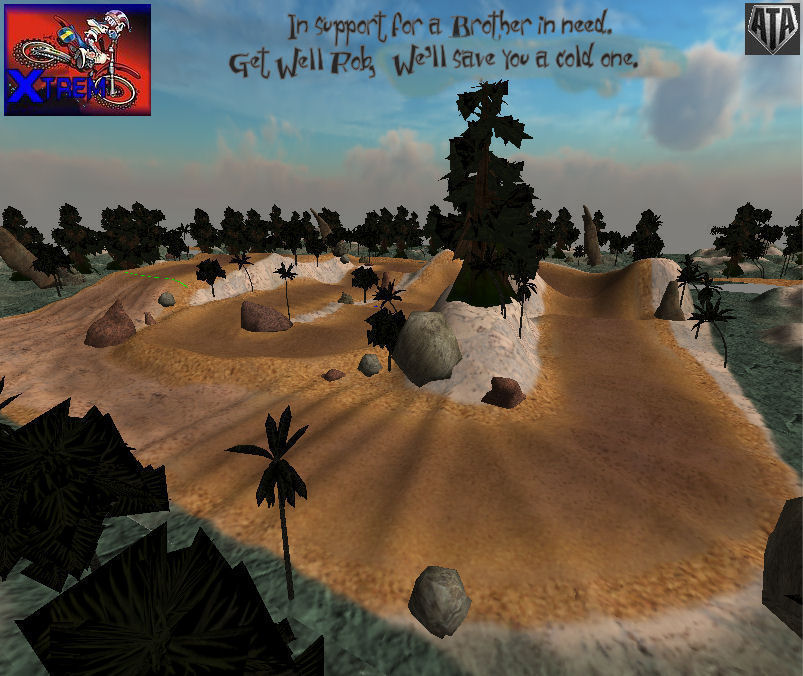This screenshot has width=803, height=676.
Task: Click the X-TREM motocross rider logo
Action: pos(77,59)
